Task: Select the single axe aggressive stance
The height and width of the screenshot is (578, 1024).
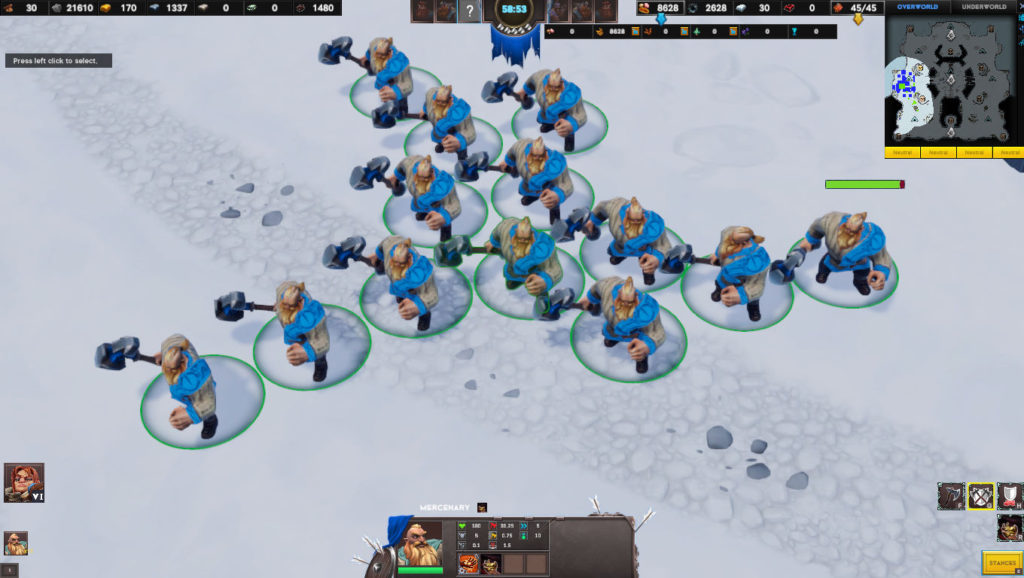Action: click(x=951, y=496)
